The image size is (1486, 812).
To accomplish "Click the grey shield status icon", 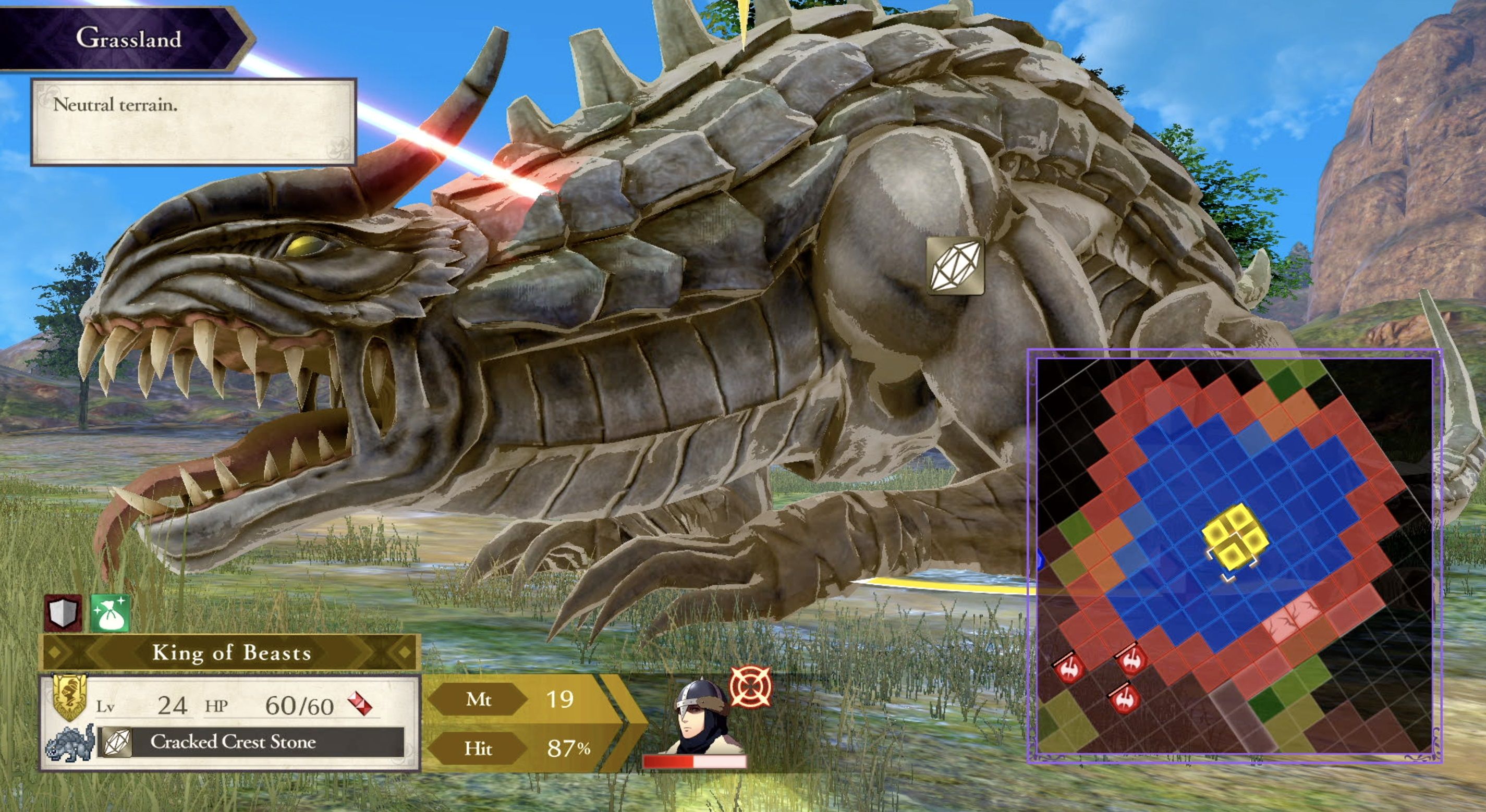I will pos(64,613).
